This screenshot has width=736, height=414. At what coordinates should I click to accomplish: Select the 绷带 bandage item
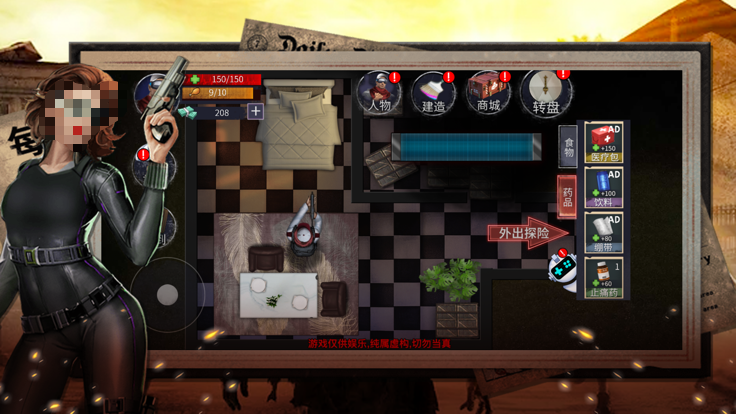point(603,232)
